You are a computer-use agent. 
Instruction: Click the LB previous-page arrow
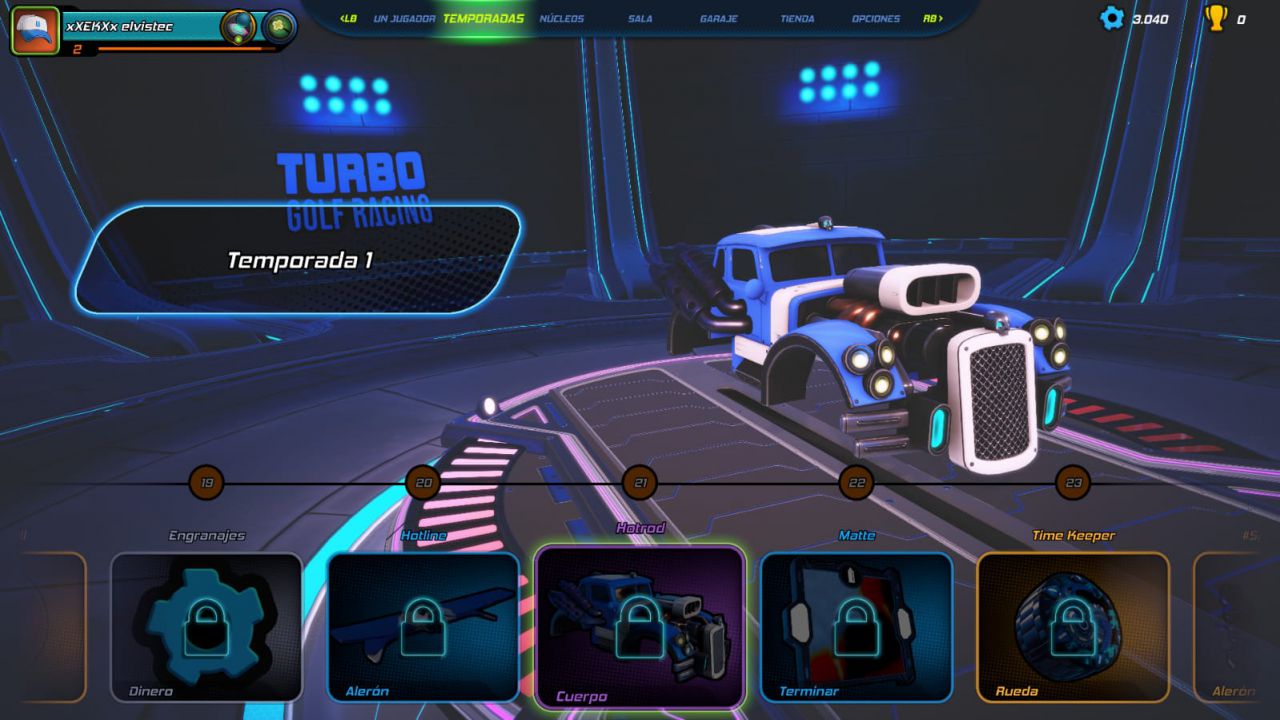coord(349,18)
